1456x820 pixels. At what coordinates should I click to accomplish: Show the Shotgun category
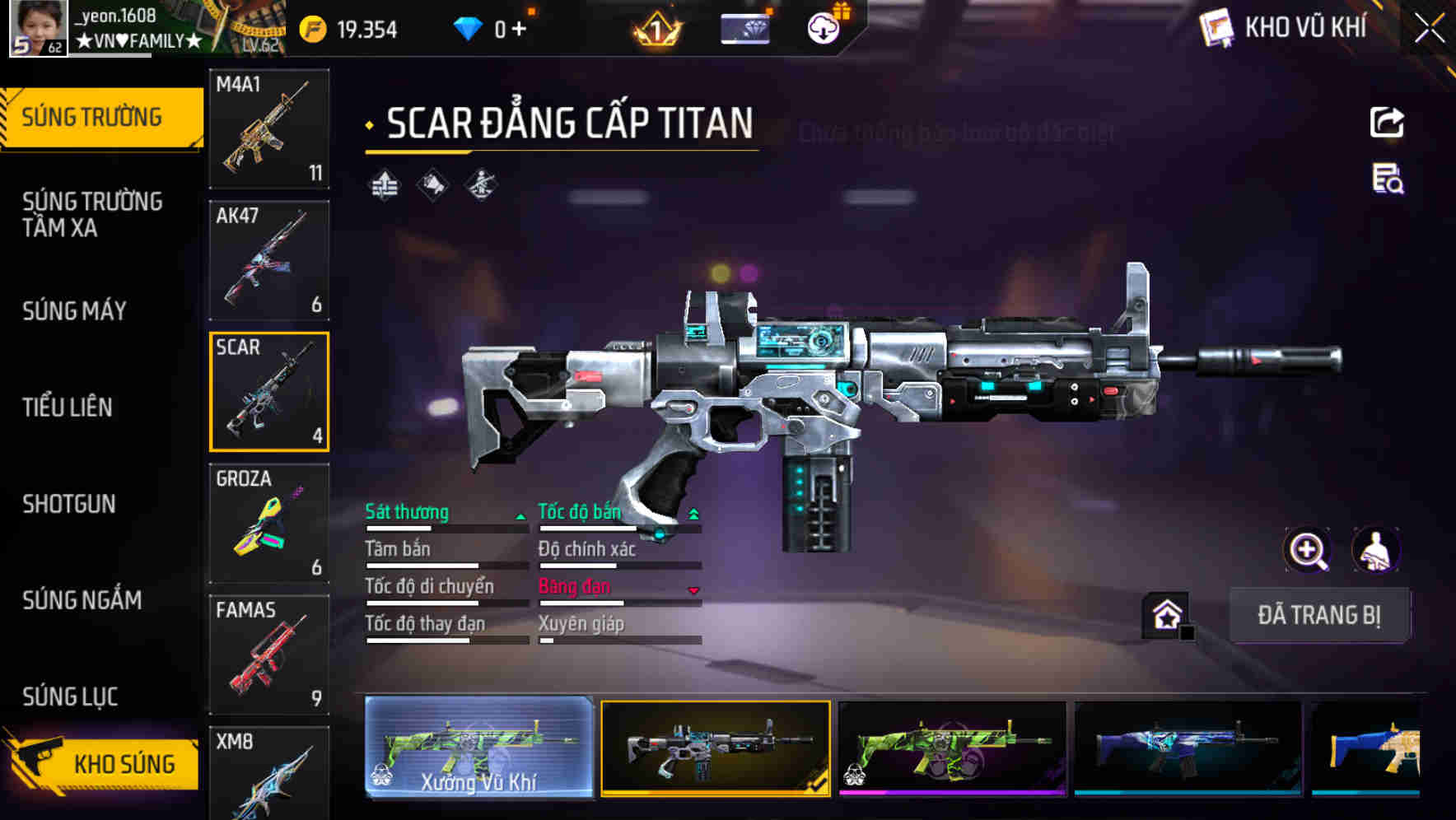click(x=69, y=503)
